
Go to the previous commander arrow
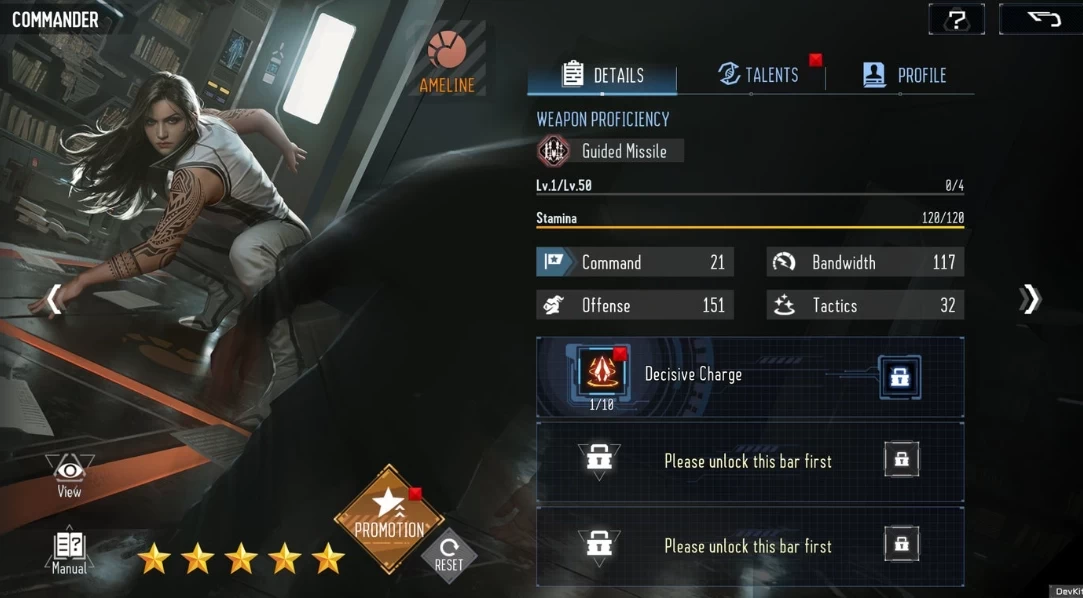pos(54,299)
